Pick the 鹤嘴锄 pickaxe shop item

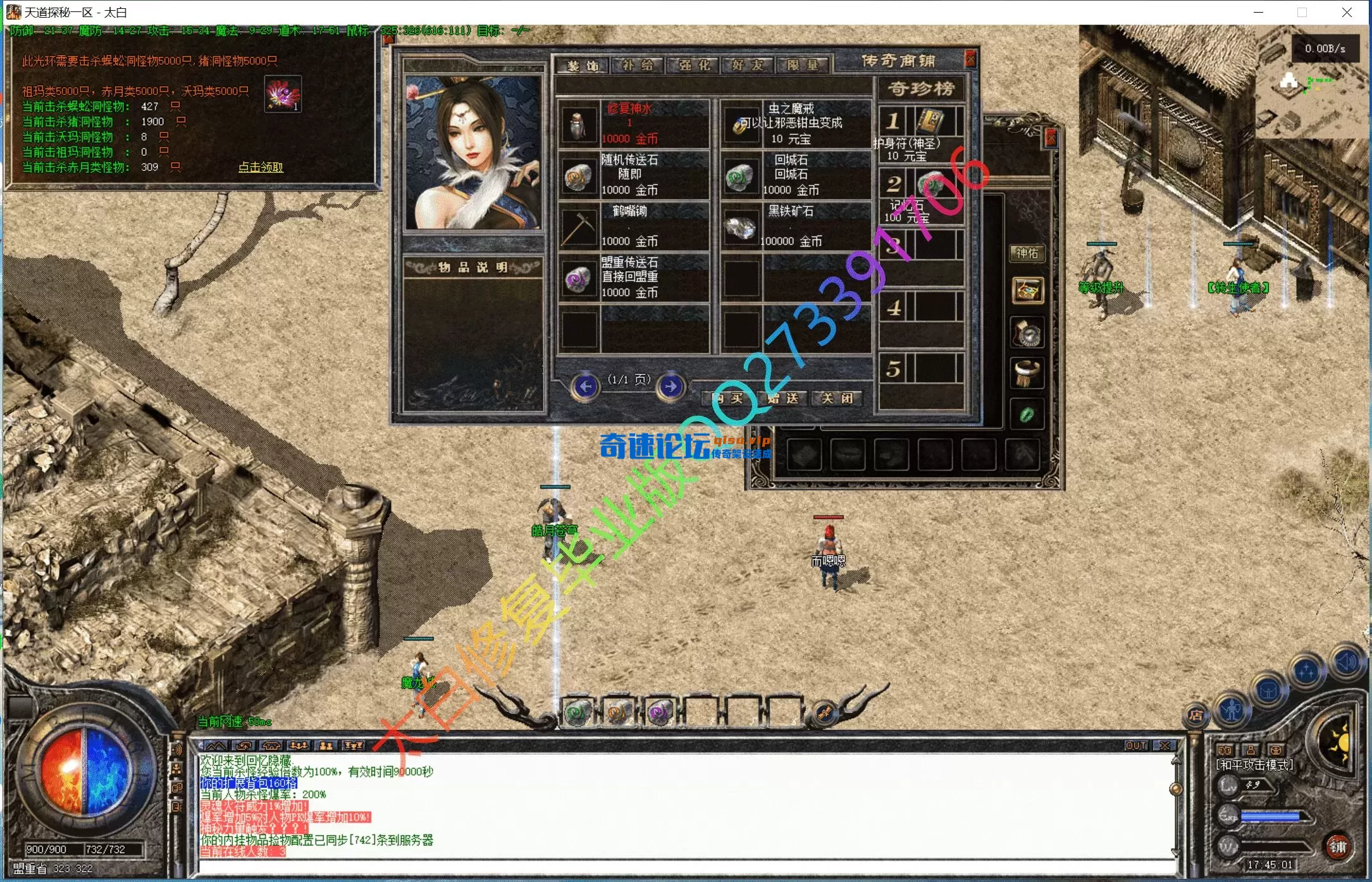tap(633, 226)
